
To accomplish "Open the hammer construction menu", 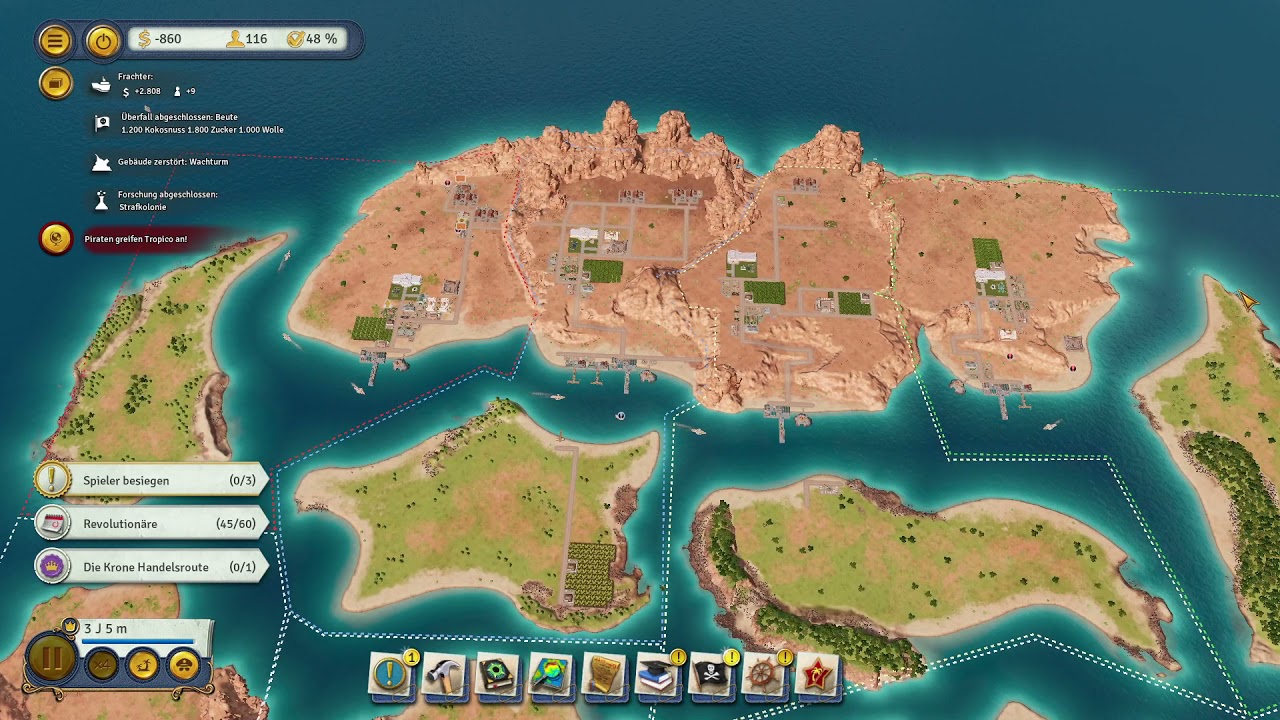I will tap(444, 676).
